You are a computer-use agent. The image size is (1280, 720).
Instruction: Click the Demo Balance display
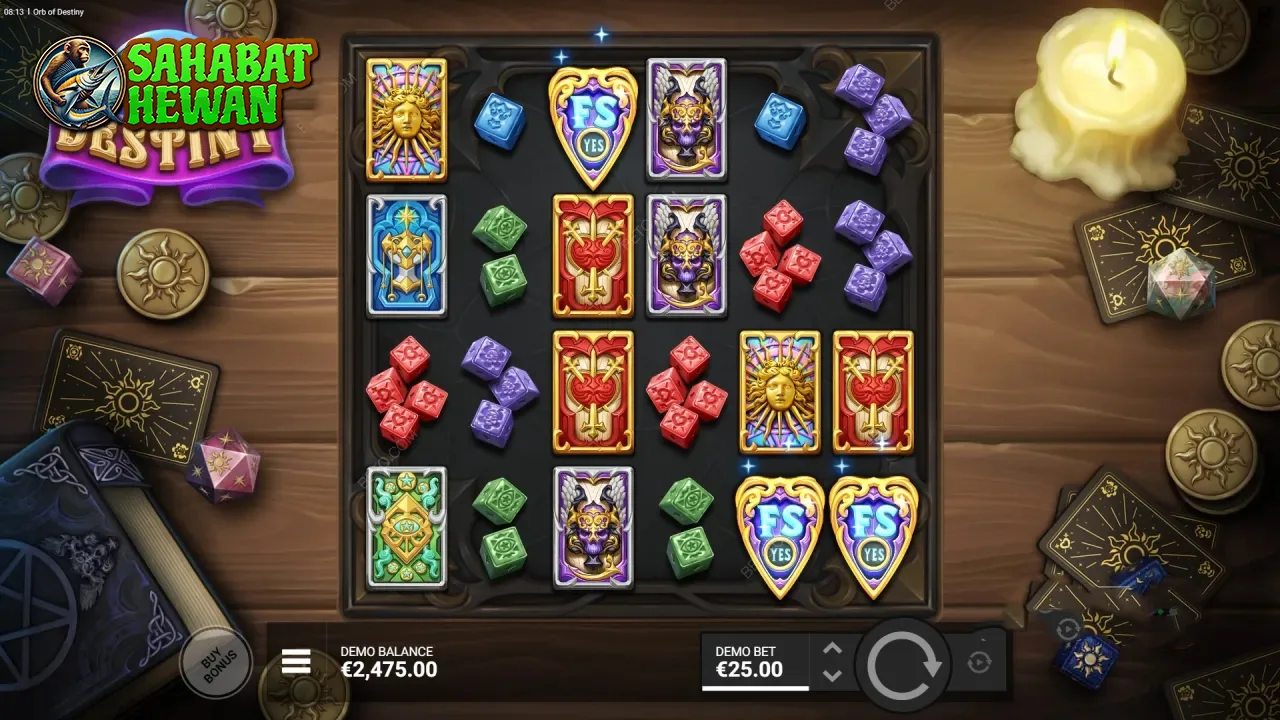click(389, 660)
